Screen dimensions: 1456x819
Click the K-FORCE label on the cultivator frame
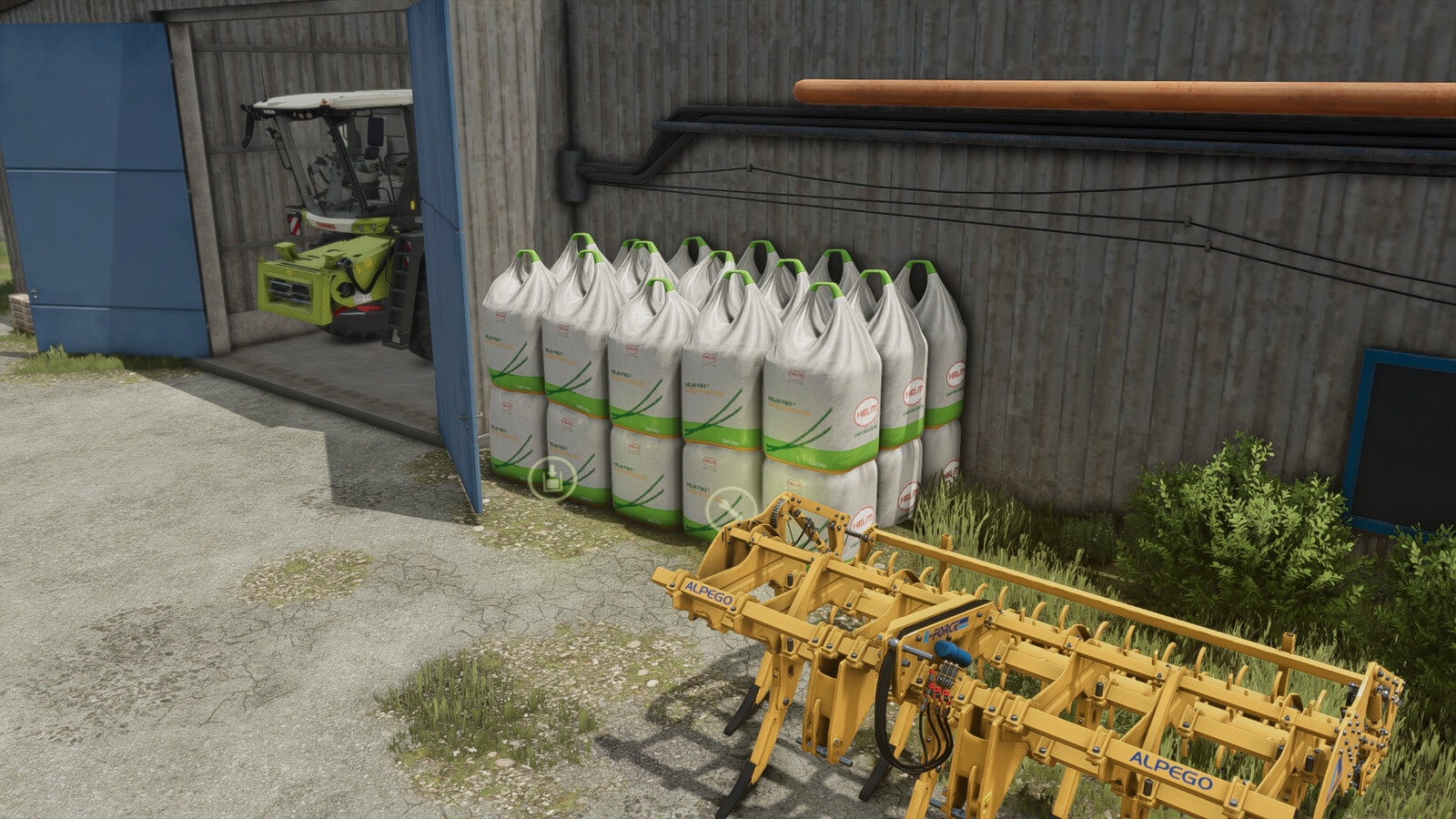click(941, 630)
